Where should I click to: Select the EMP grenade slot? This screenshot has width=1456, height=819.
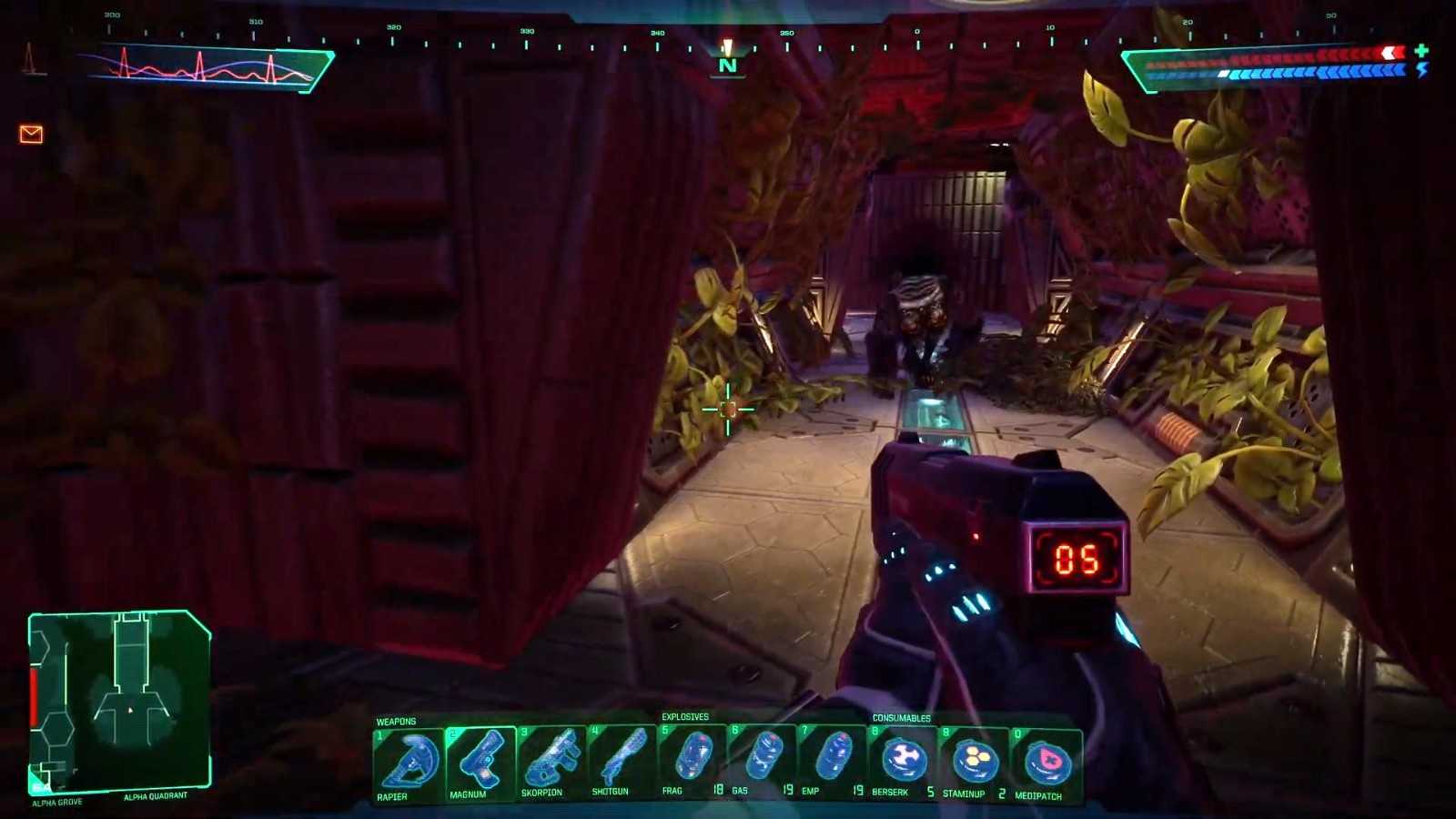click(x=834, y=763)
